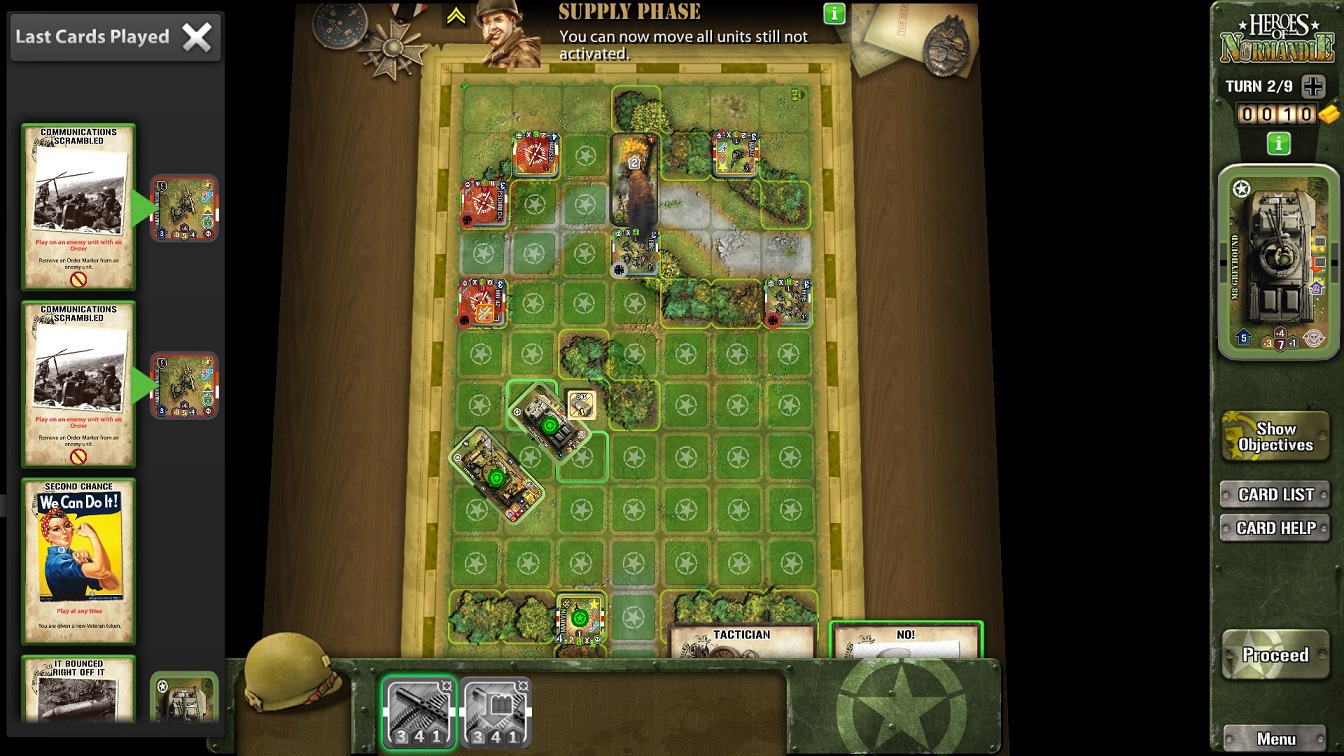Proceed to the next phase
Viewport: 1344px width, 756px height.
(1275, 655)
